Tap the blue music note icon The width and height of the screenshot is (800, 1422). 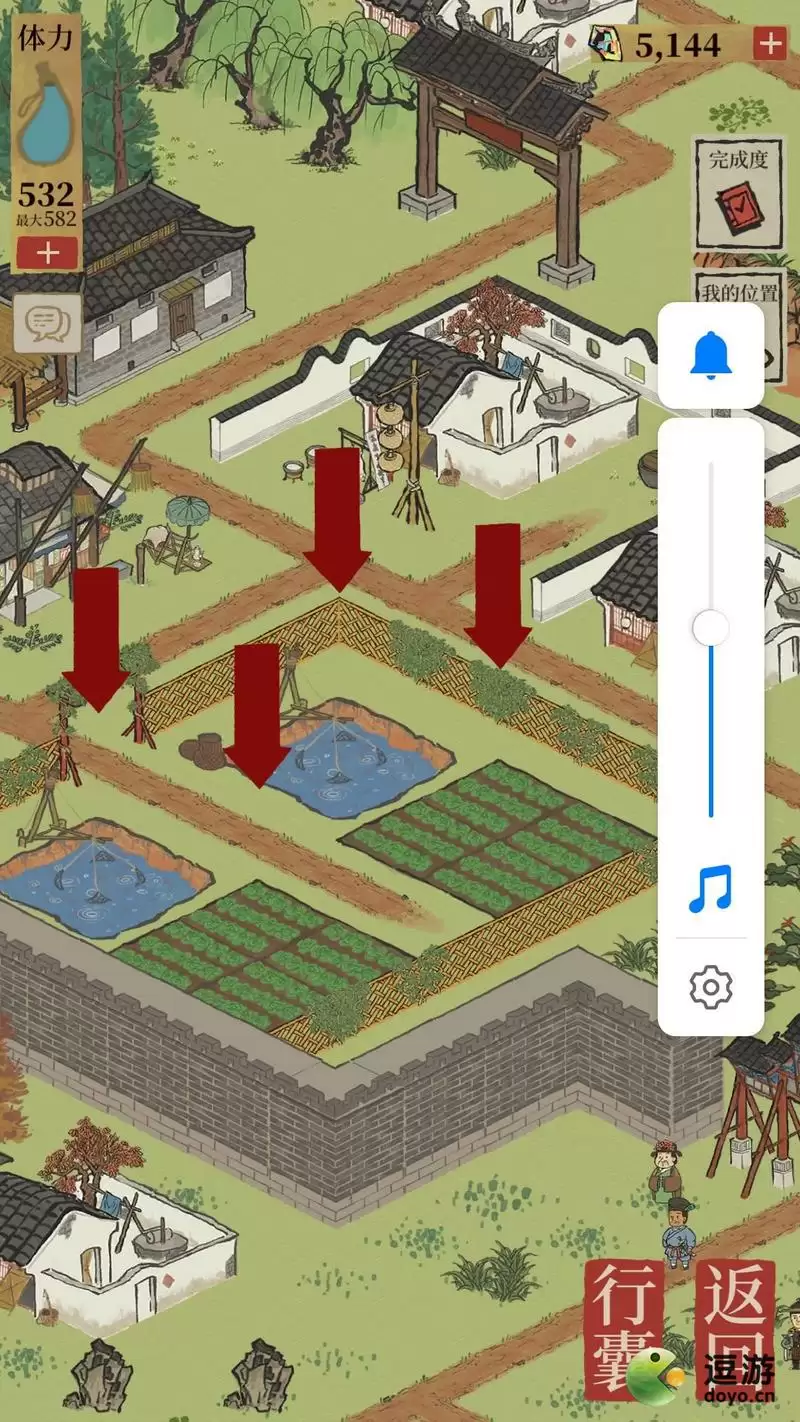click(x=711, y=889)
